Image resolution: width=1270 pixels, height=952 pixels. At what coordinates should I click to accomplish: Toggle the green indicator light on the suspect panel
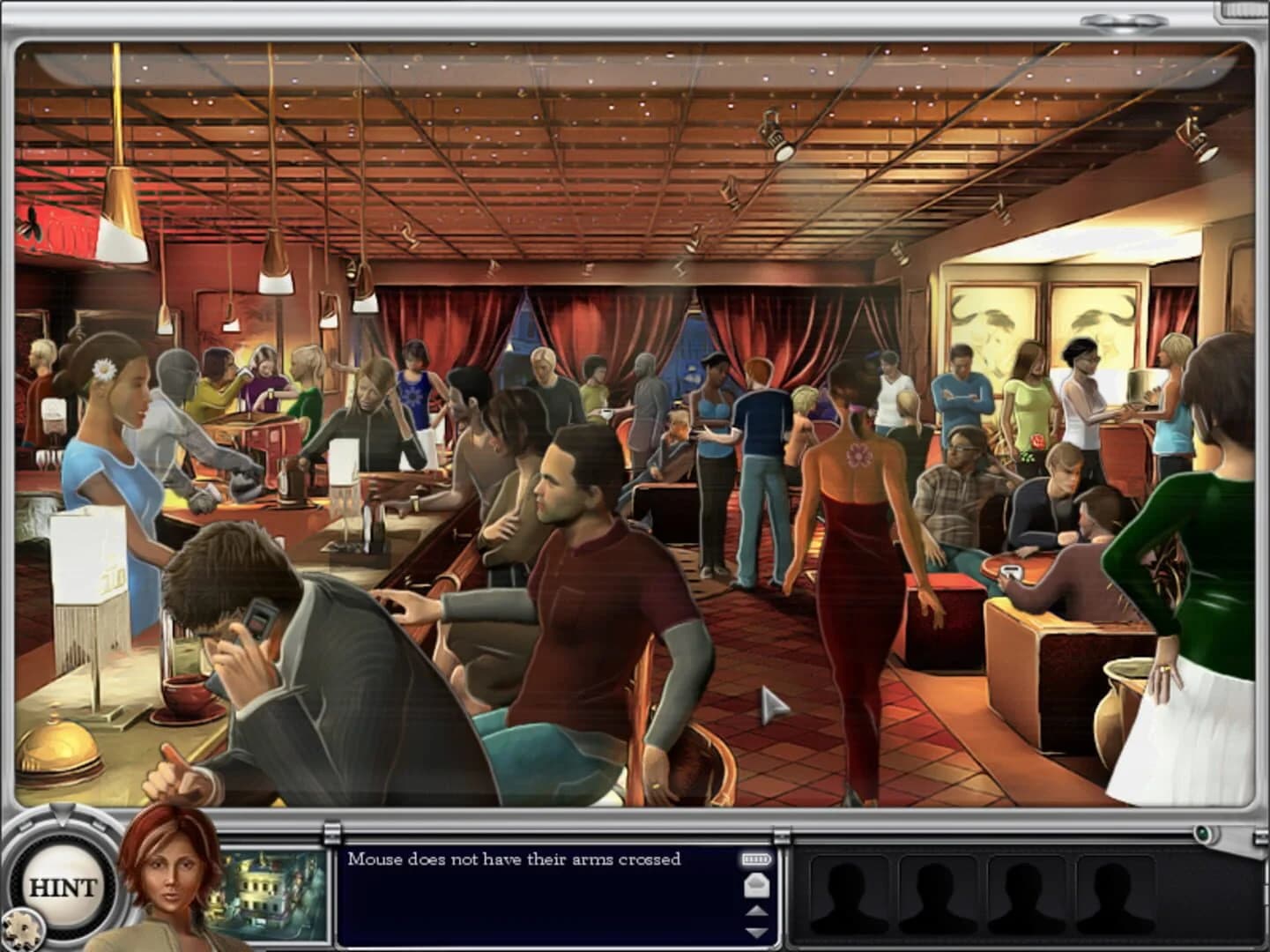tap(1204, 832)
